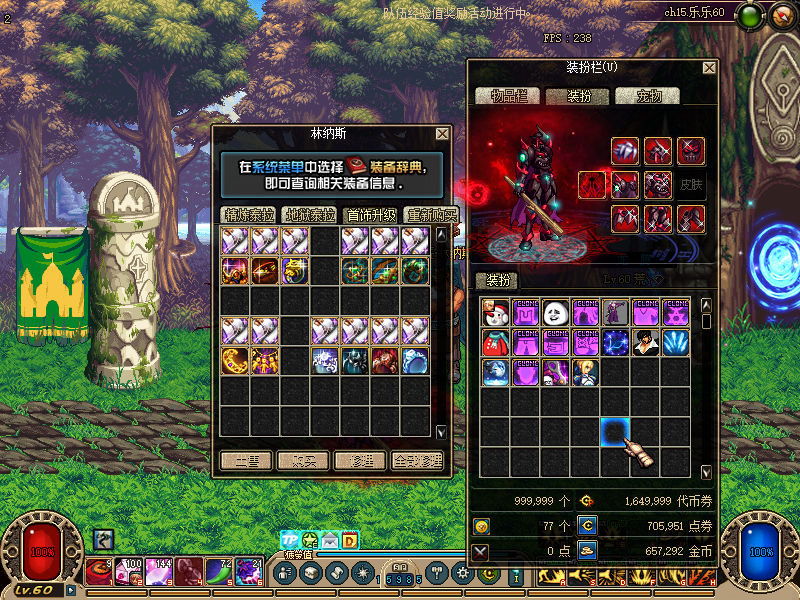This screenshot has width=800, height=600.
Task: Close the 装扮栏 avatar window
Action: coord(709,68)
